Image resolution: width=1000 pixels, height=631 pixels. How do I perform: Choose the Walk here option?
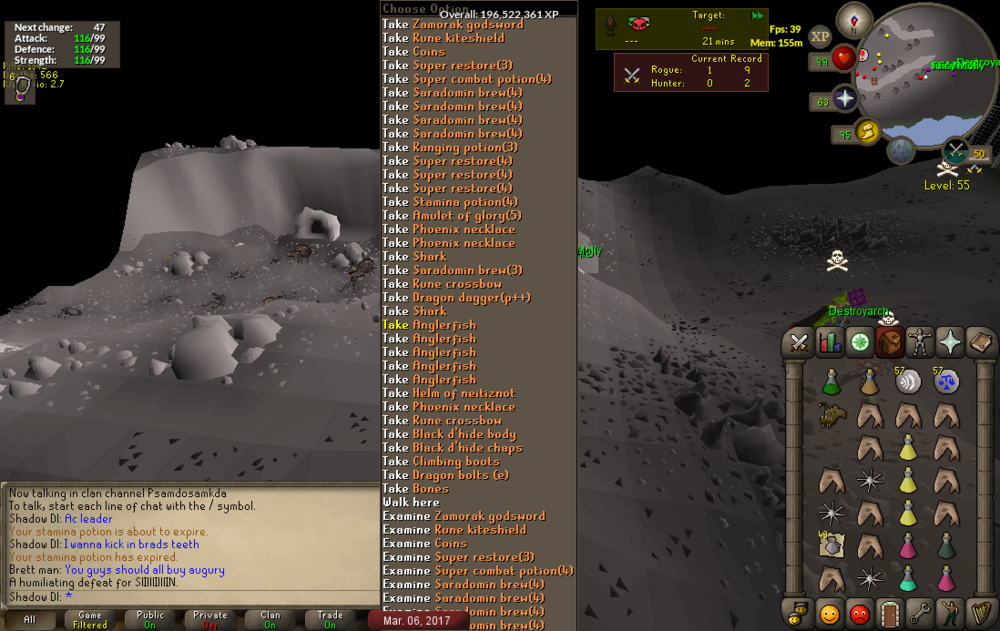click(x=411, y=503)
